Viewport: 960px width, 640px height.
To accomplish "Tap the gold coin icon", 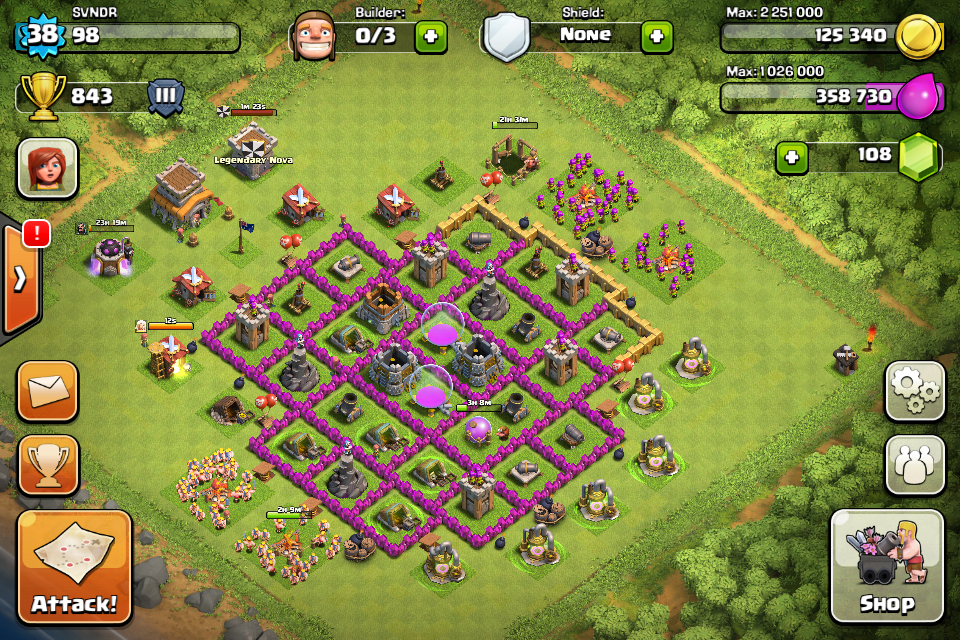I will point(918,36).
